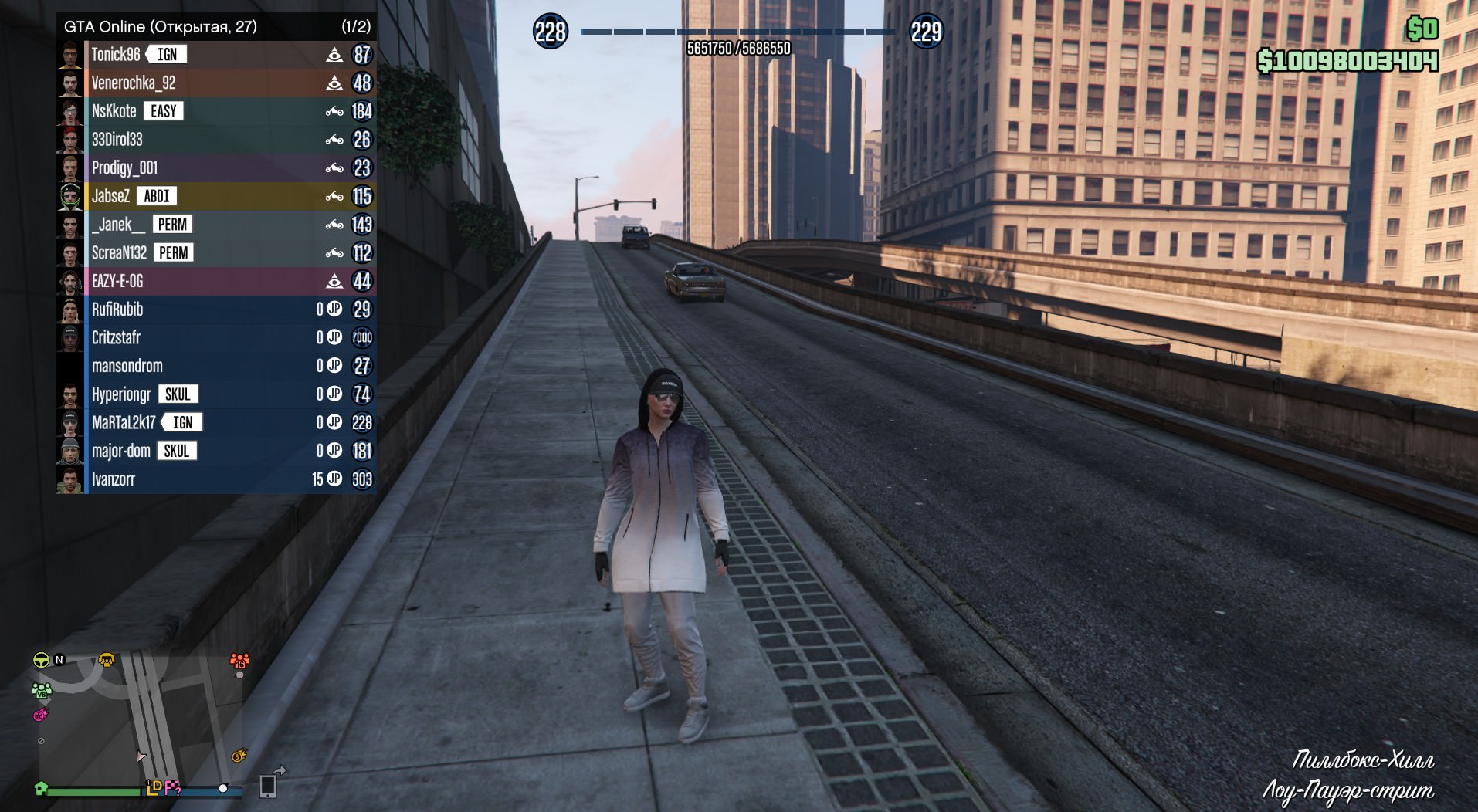
Task: Click the pink checkered flag race marker
Action: pos(173,788)
